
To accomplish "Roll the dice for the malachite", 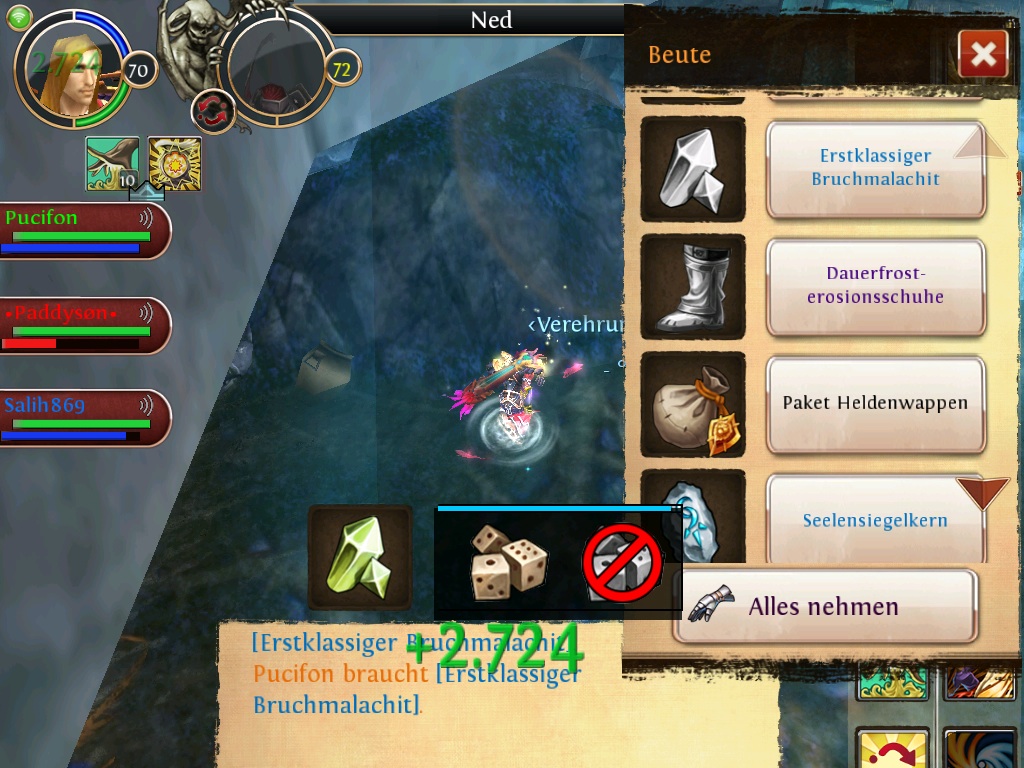I will point(508,561).
